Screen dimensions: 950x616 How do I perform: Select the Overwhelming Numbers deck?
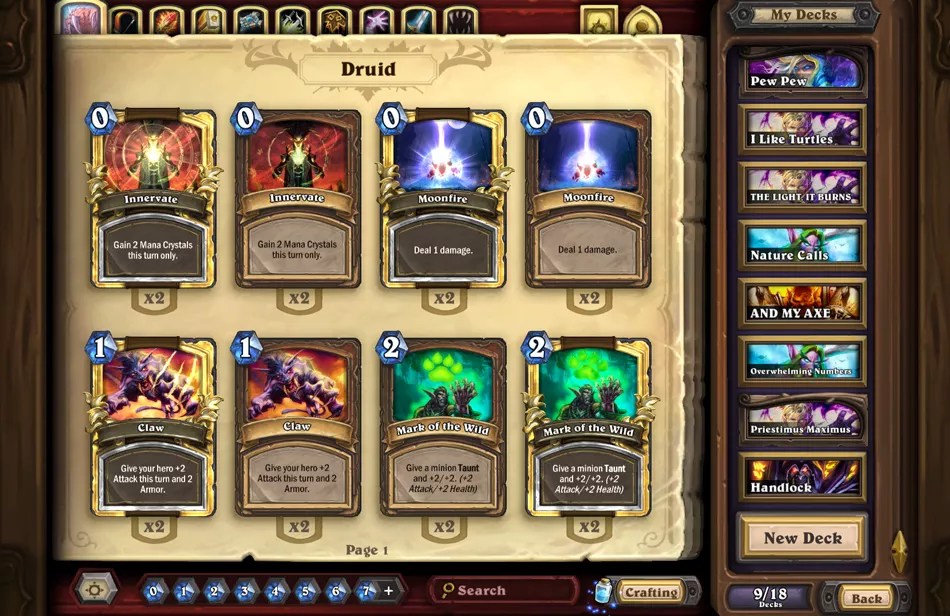pyautogui.click(x=802, y=361)
